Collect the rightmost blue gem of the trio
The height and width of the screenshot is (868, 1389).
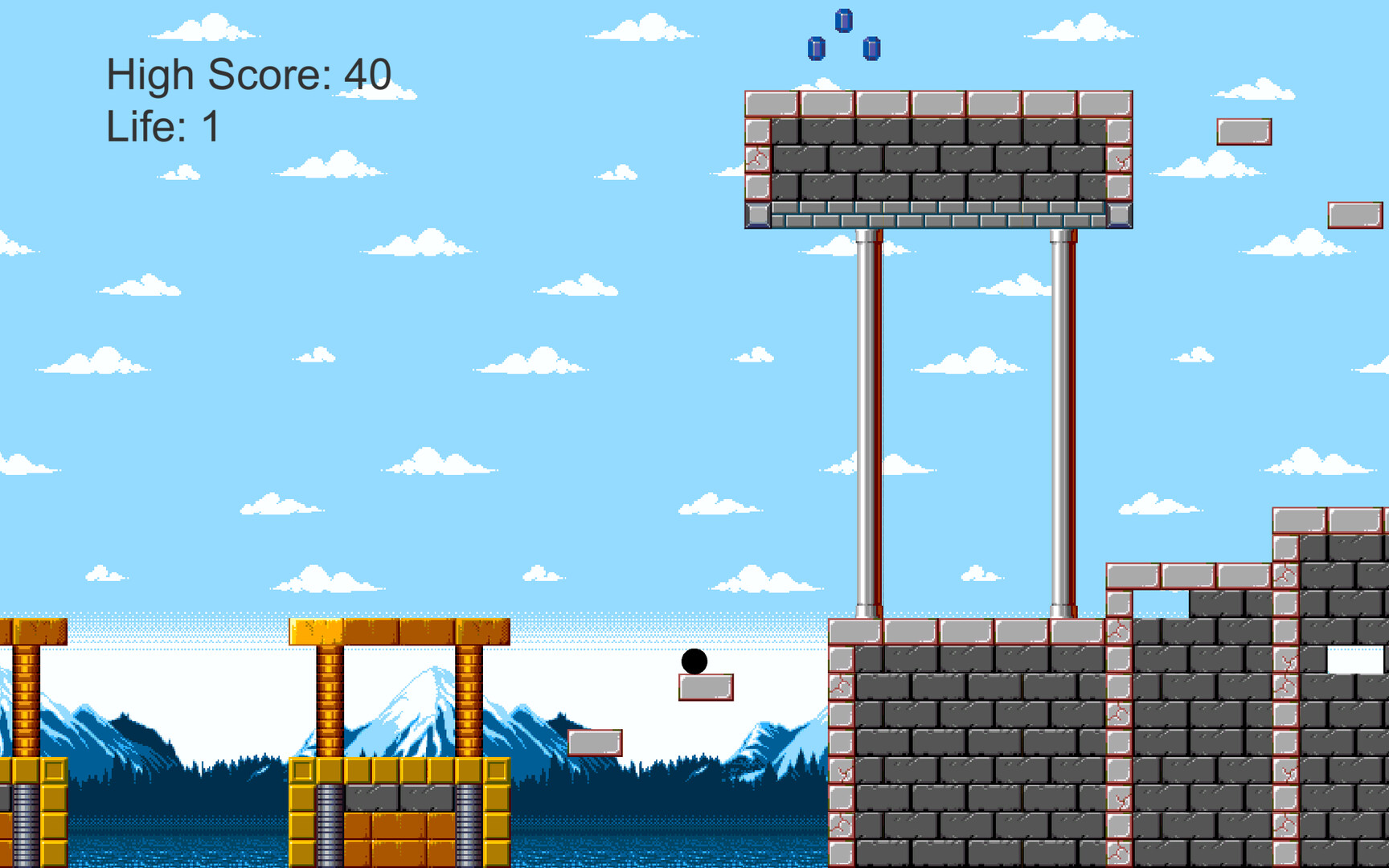coord(870,47)
